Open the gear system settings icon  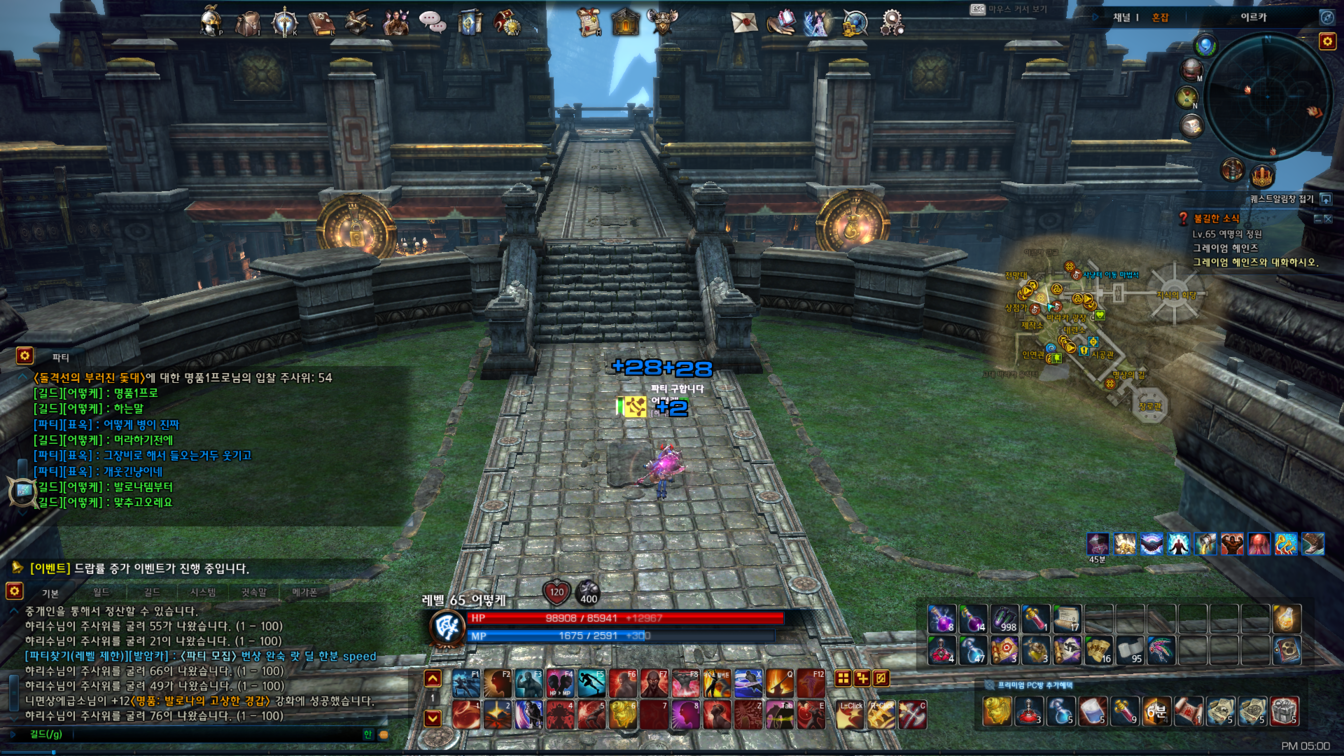click(x=891, y=22)
